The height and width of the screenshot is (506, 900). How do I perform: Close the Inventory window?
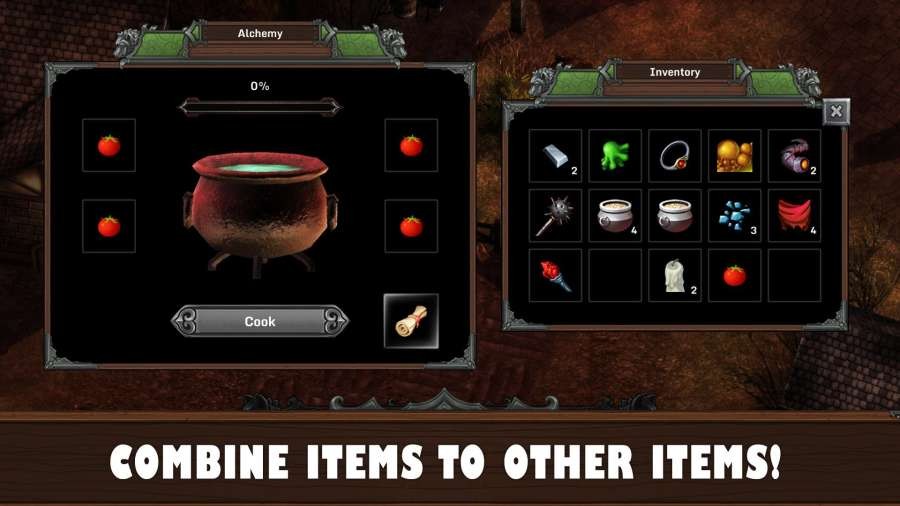coord(836,111)
